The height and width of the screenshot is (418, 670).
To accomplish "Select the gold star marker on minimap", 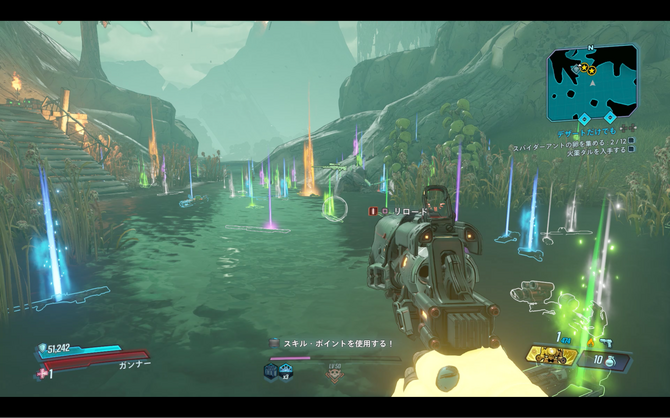I will 586,70.
